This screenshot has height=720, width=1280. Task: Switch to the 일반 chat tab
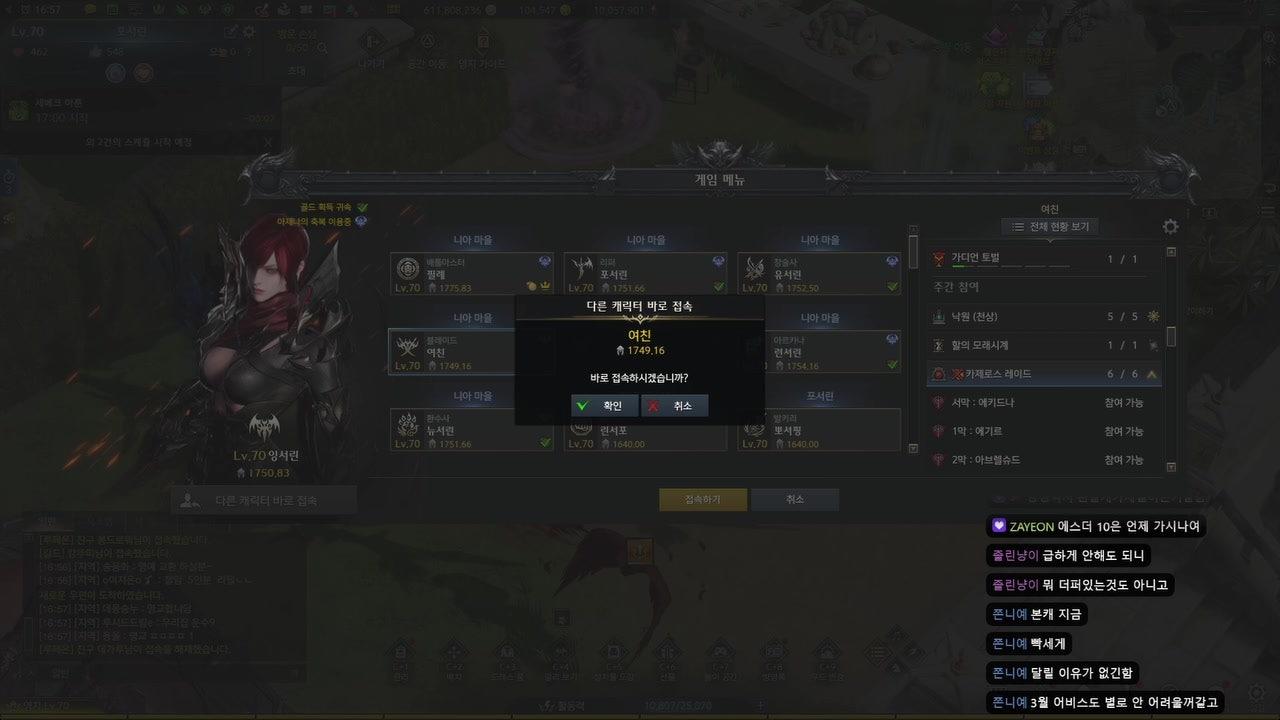point(43,522)
